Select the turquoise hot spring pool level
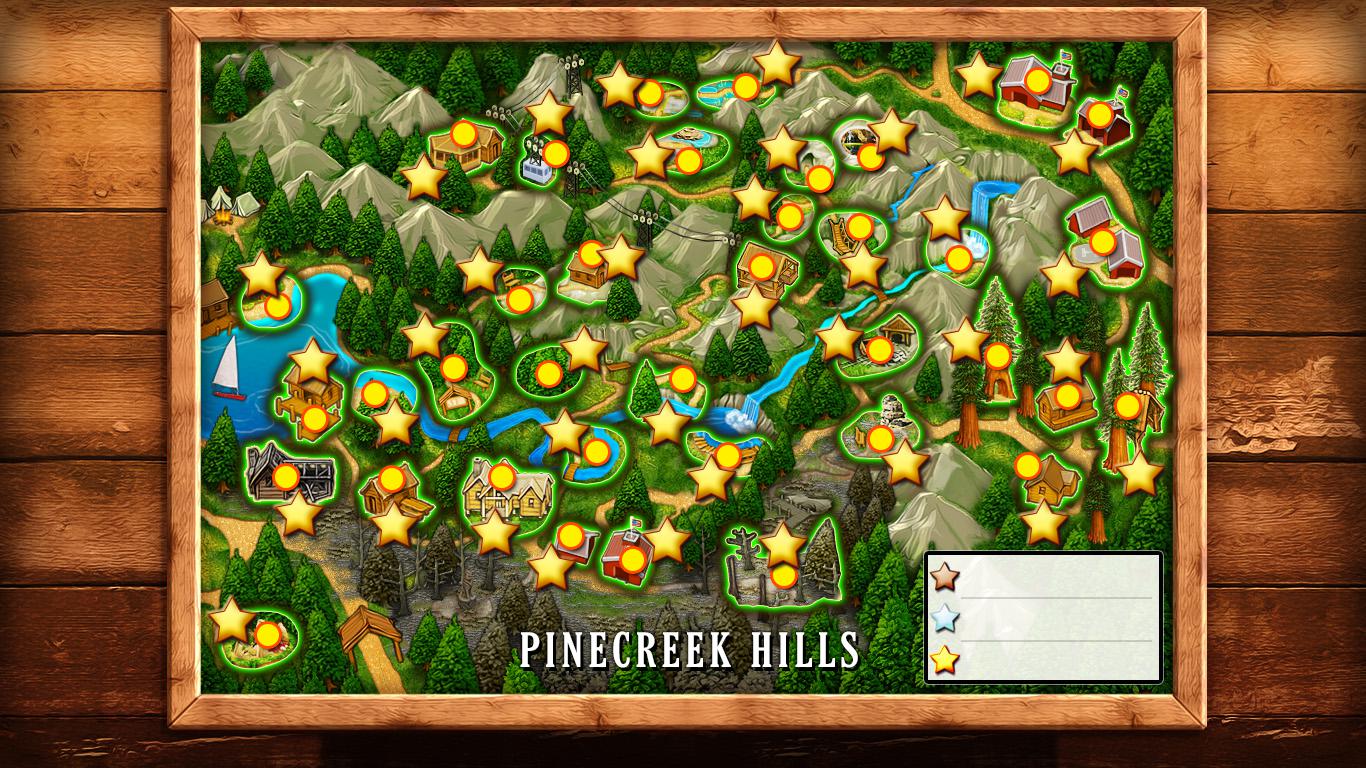Screen dimensions: 1366x768 tap(744, 88)
